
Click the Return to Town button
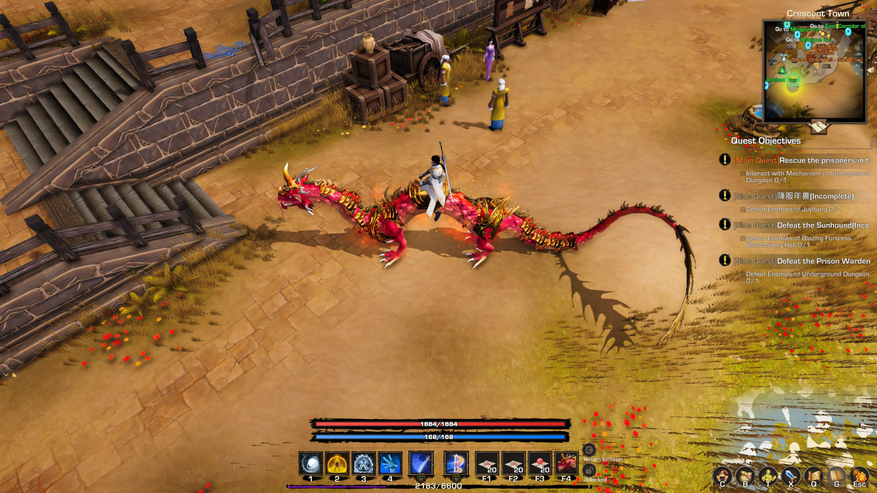pos(589,451)
